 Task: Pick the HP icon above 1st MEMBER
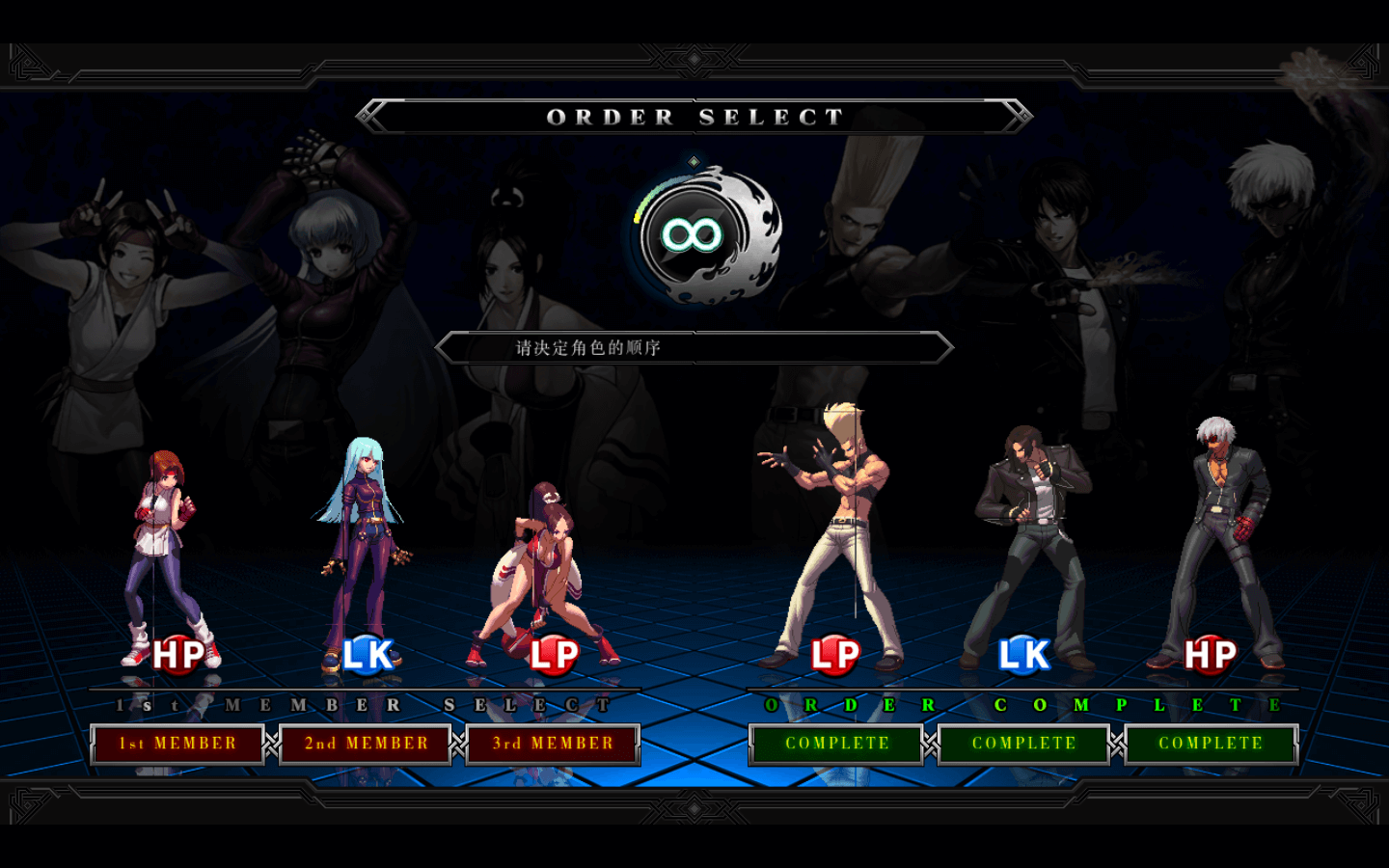tap(178, 655)
